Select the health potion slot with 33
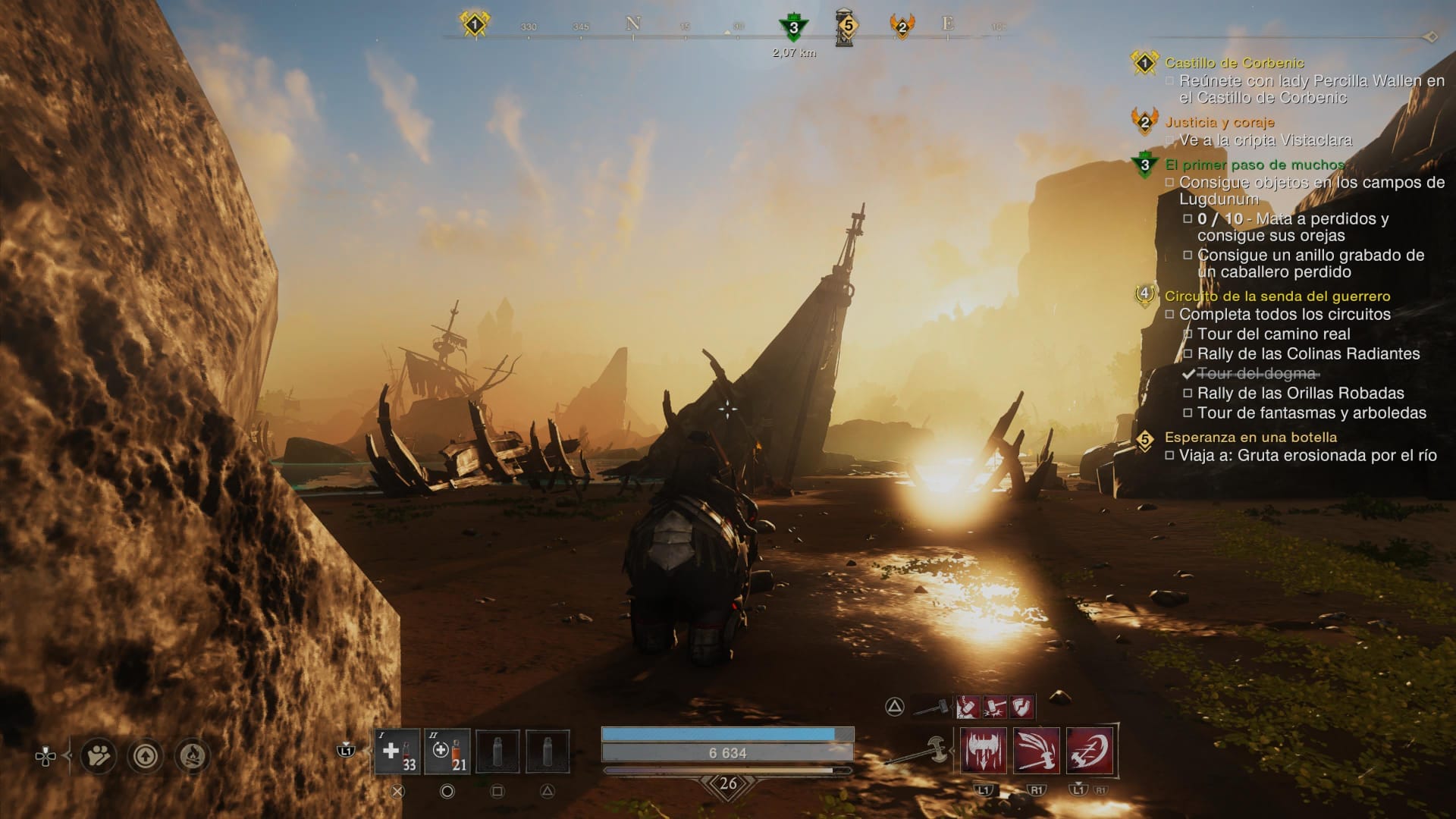 (397, 752)
